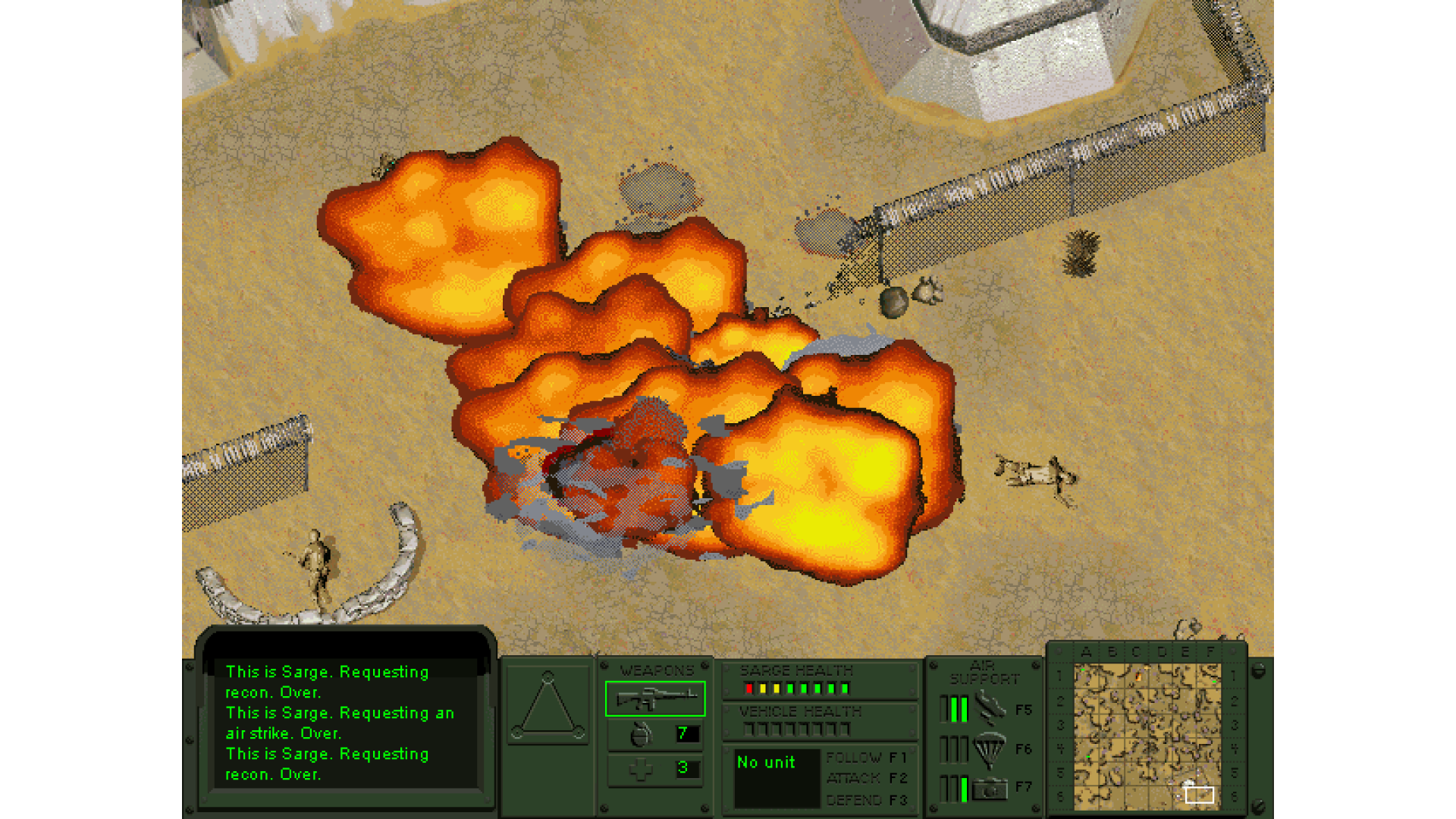1456x819 pixels.
Task: Request paratrooper reinforcements
Action: pos(990,749)
